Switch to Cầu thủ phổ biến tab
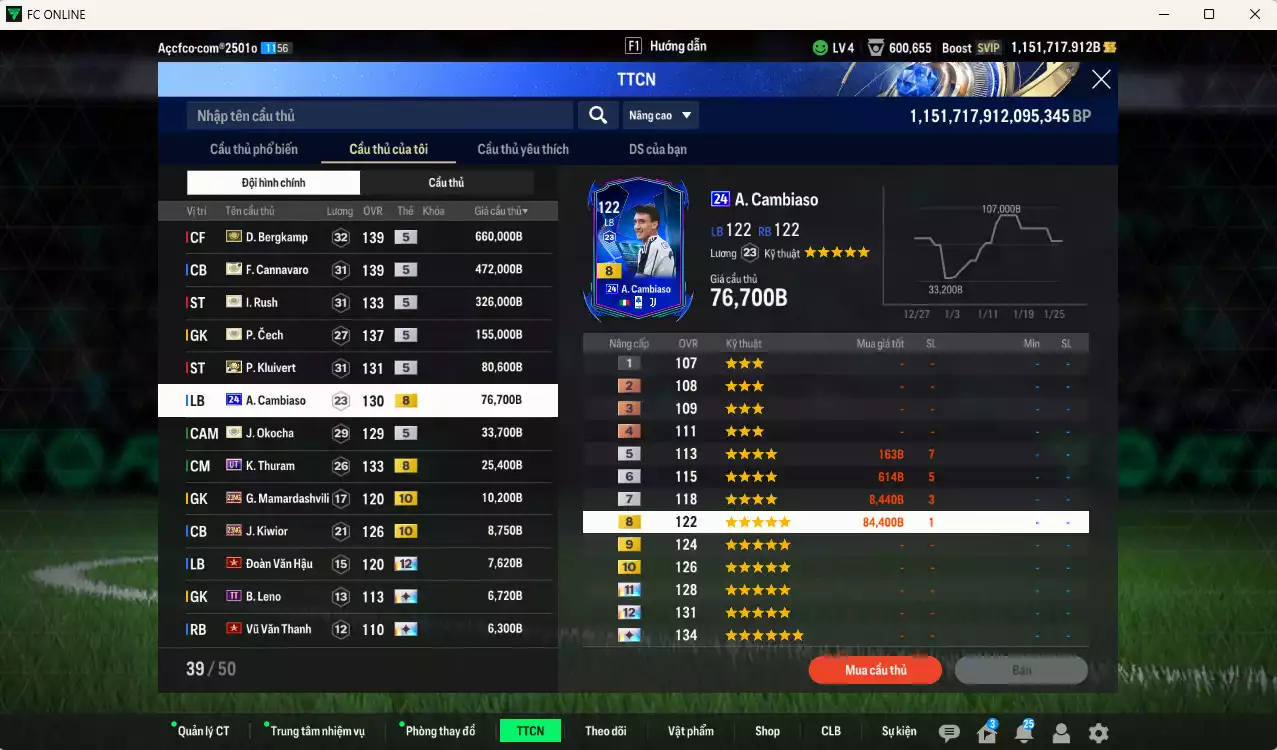Screen dimensions: 1277x750 pos(254,150)
